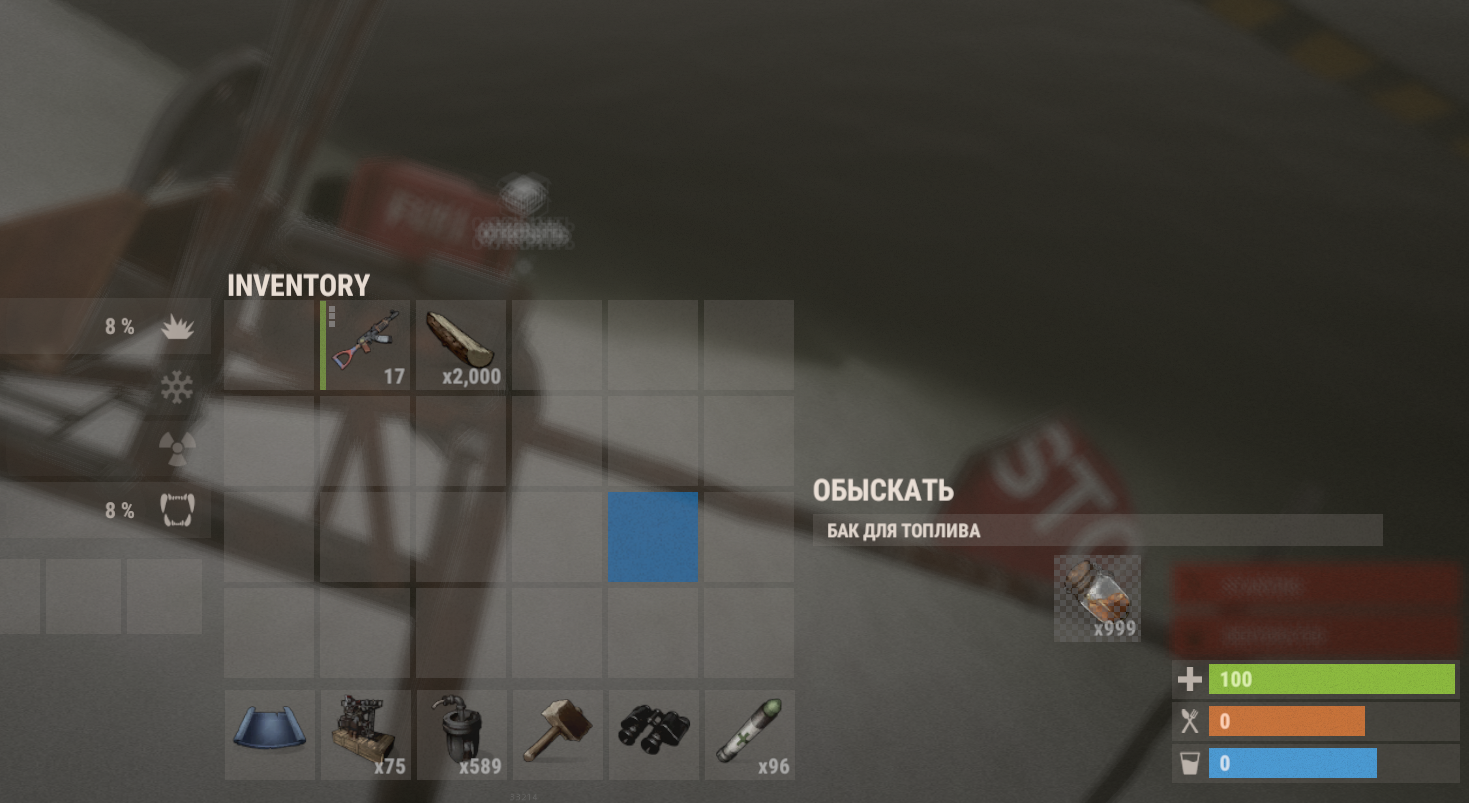
Task: Click the blue highlighted inventory slot
Action: (x=653, y=536)
